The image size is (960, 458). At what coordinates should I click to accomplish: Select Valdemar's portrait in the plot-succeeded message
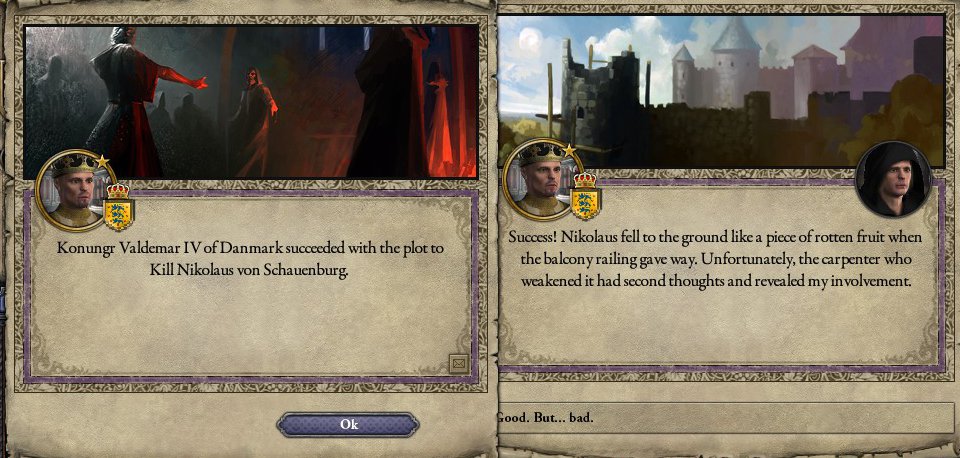(75, 190)
